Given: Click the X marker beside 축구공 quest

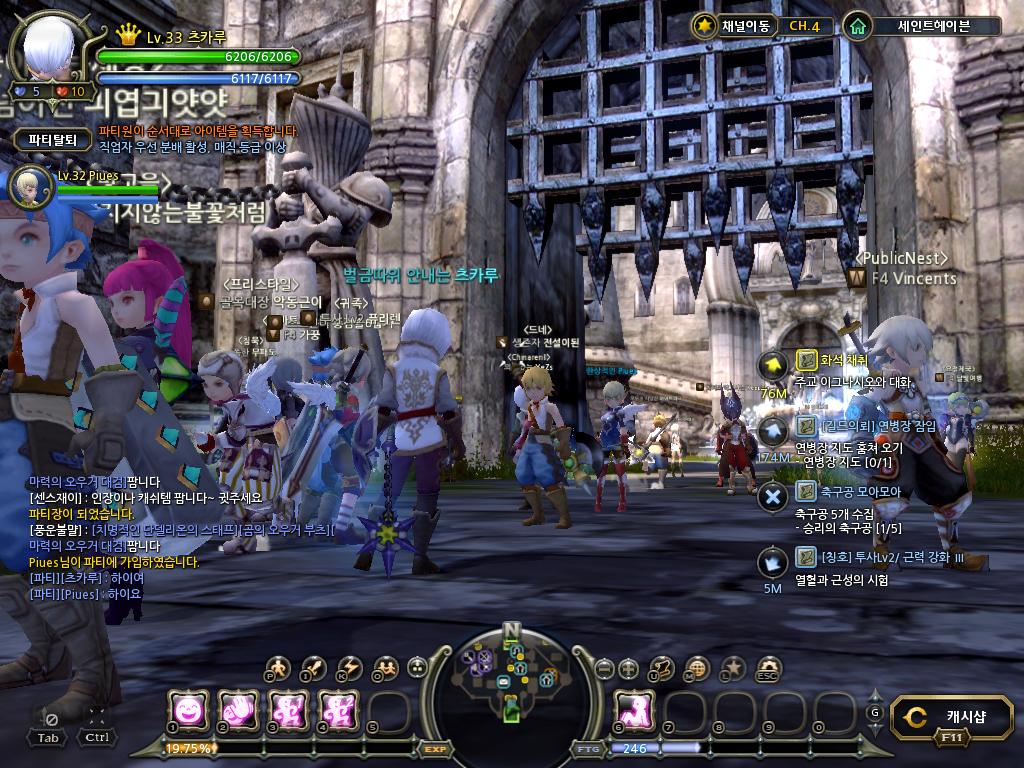Looking at the screenshot, I should pos(773,497).
